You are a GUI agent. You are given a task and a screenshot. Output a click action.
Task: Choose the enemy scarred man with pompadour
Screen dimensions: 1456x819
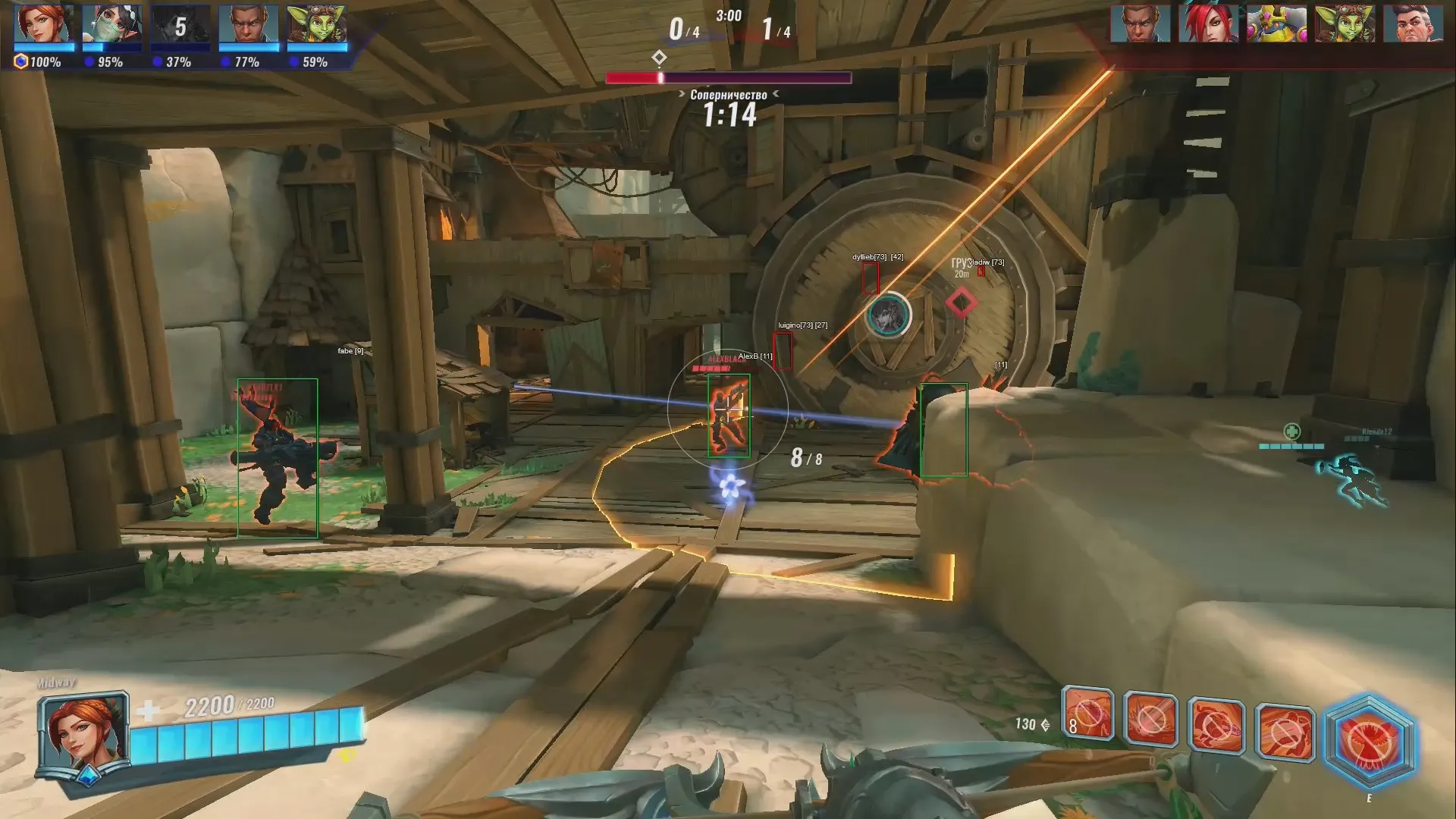click(x=1412, y=24)
